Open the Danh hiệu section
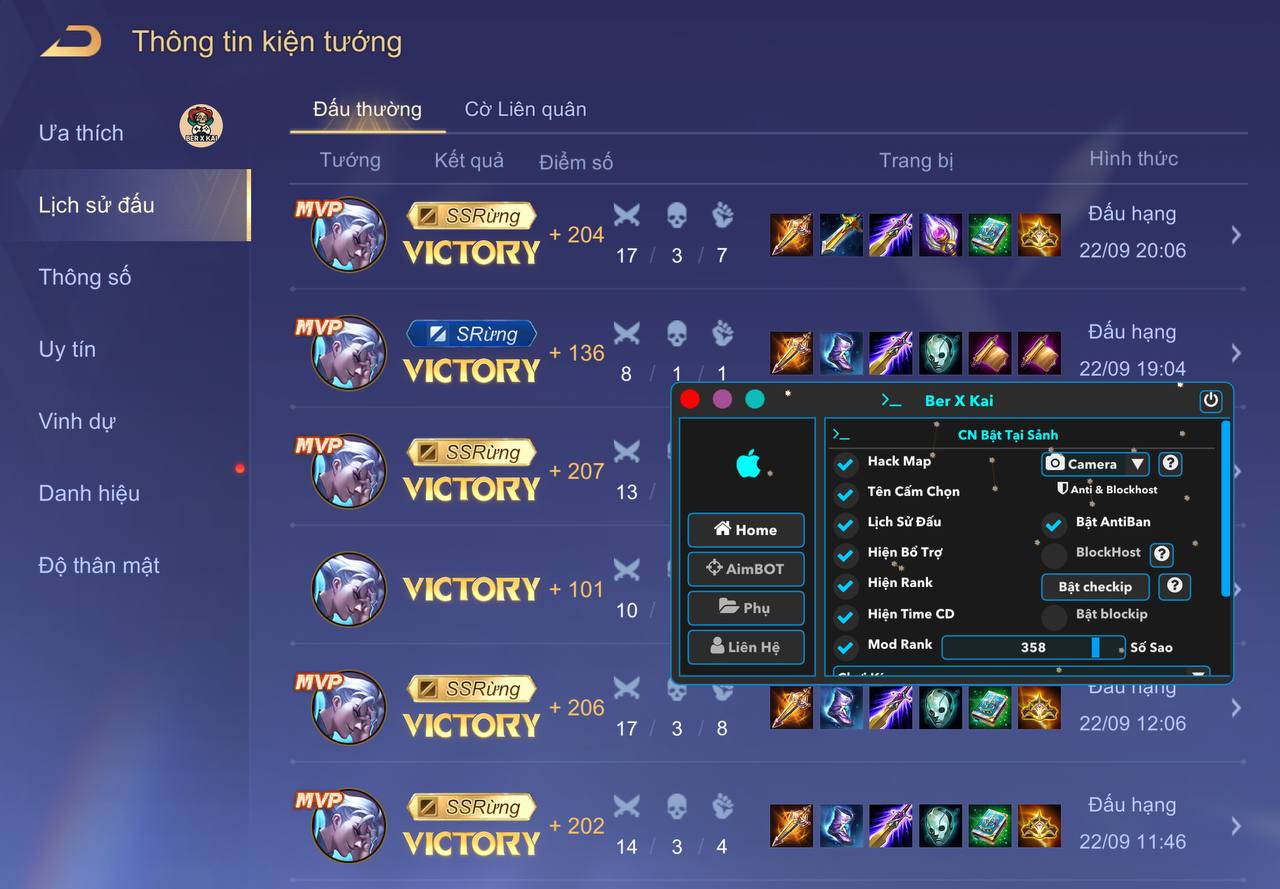The width and height of the screenshot is (1280, 889). [x=89, y=493]
